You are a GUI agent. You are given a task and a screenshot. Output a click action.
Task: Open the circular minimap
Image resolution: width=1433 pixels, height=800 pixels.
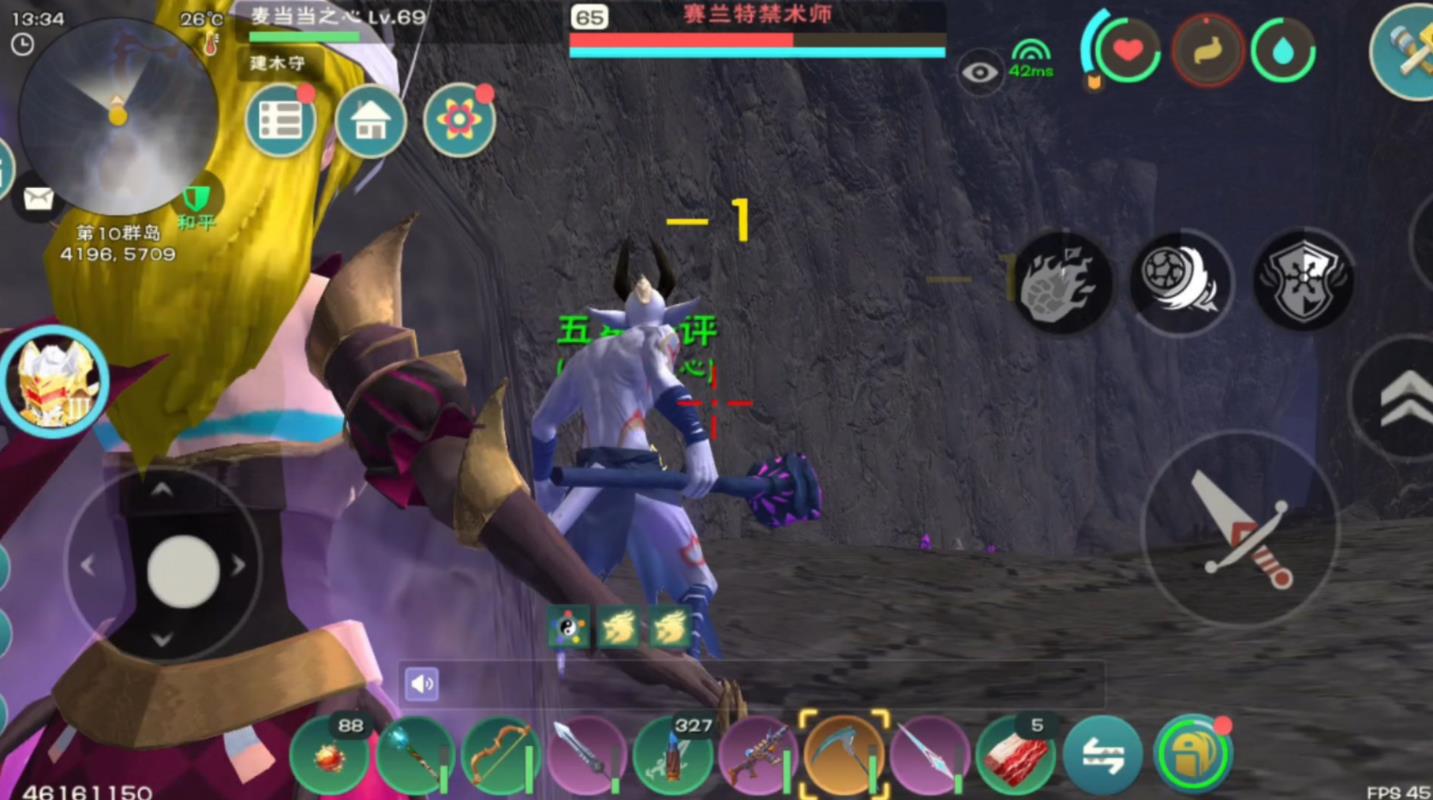point(118,115)
